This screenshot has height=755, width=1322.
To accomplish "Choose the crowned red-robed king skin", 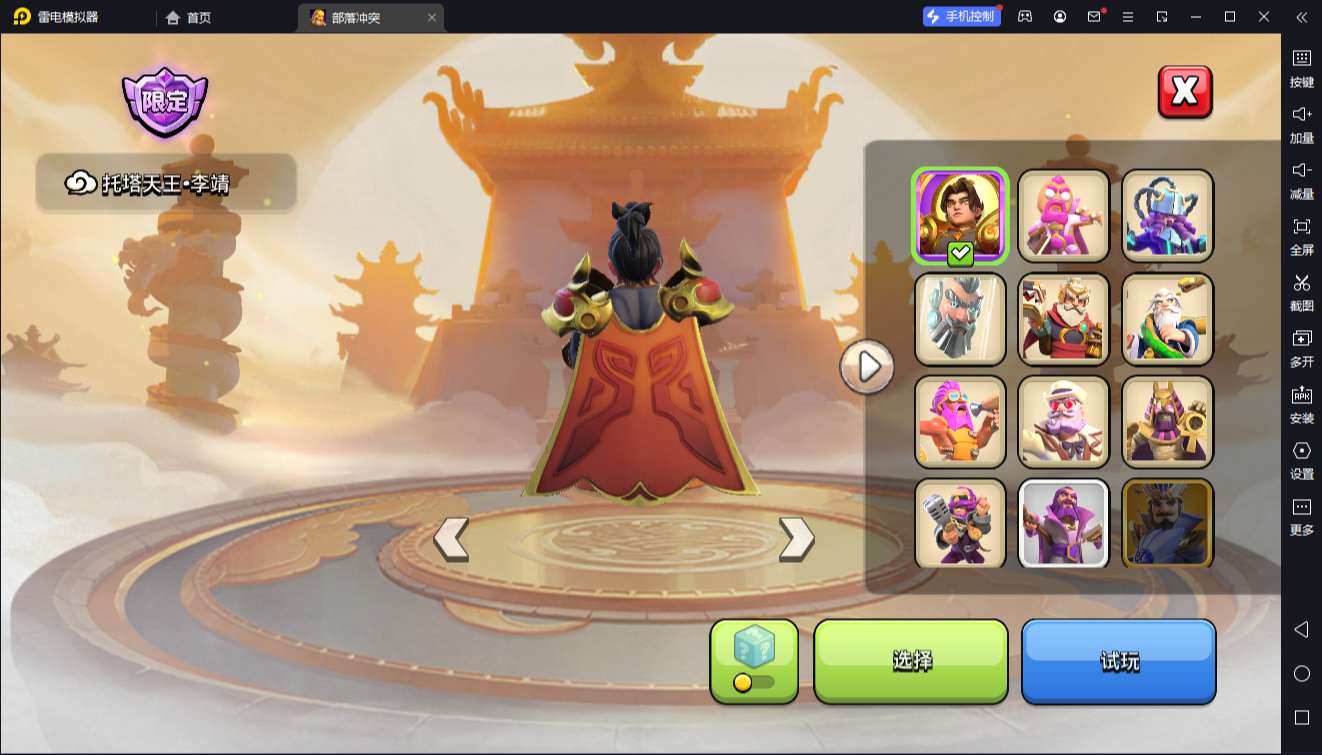I will [1064, 318].
